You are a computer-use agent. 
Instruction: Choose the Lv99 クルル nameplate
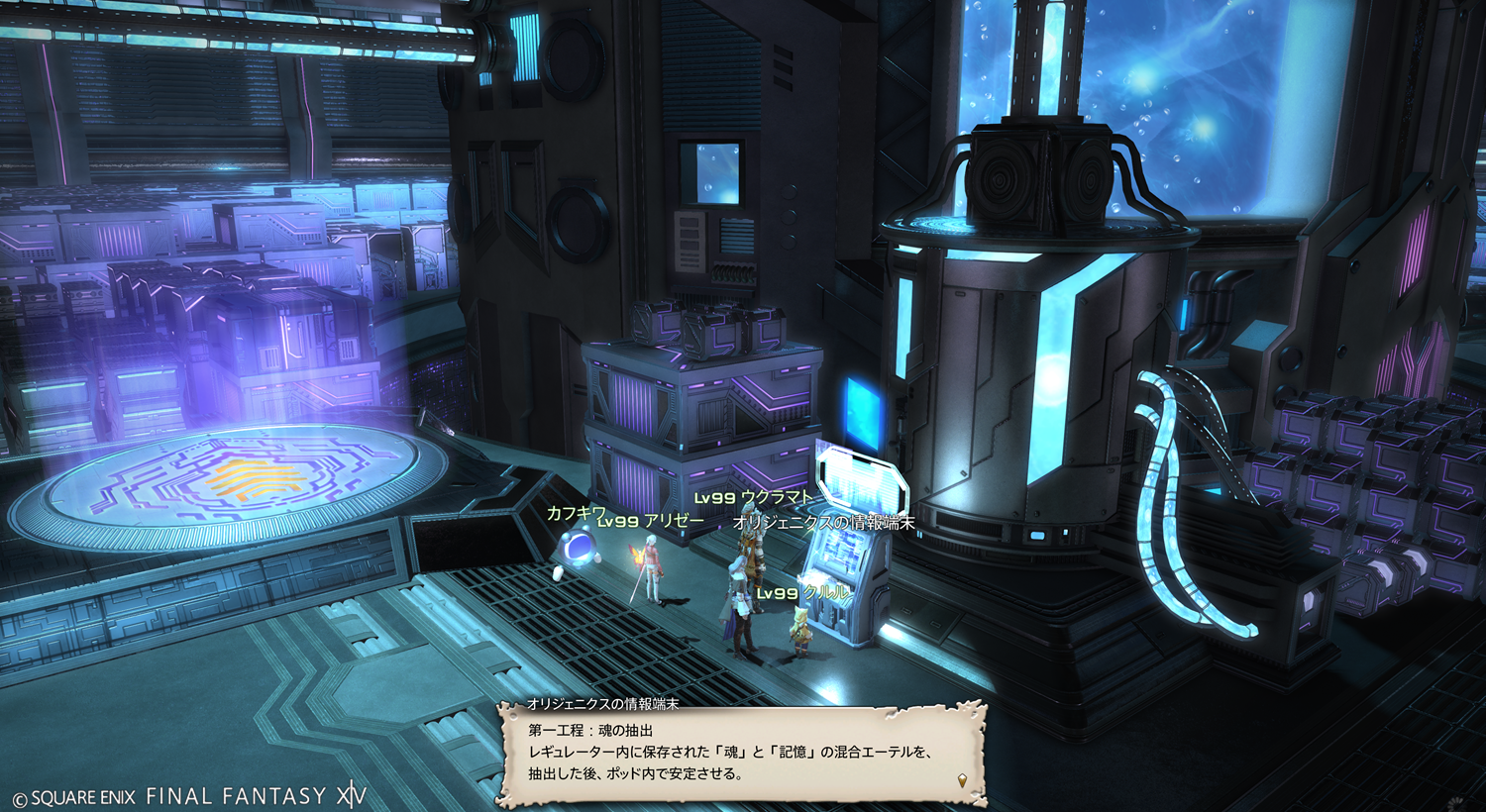click(x=802, y=592)
